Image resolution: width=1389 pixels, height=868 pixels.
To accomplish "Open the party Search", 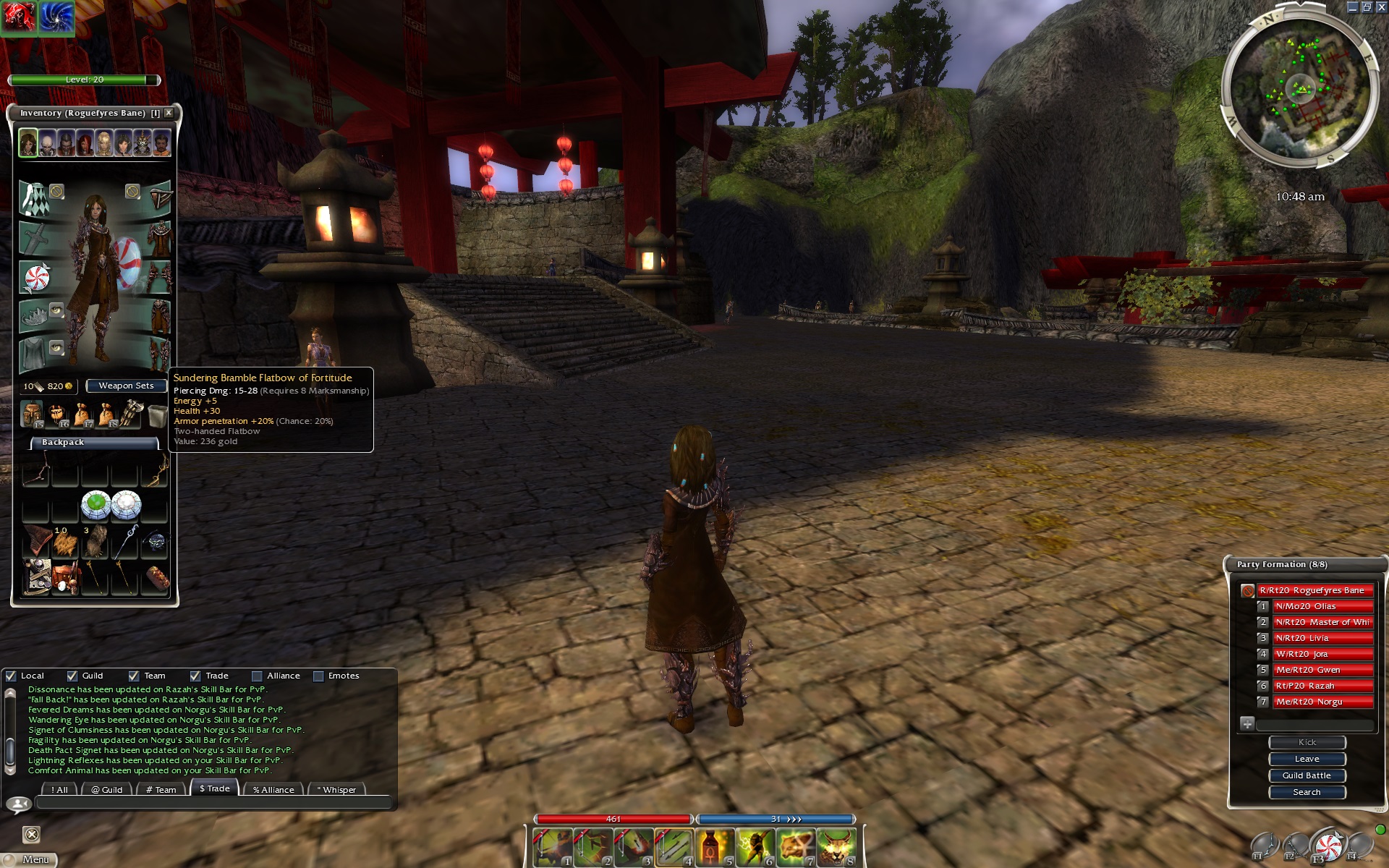I will click(1307, 792).
